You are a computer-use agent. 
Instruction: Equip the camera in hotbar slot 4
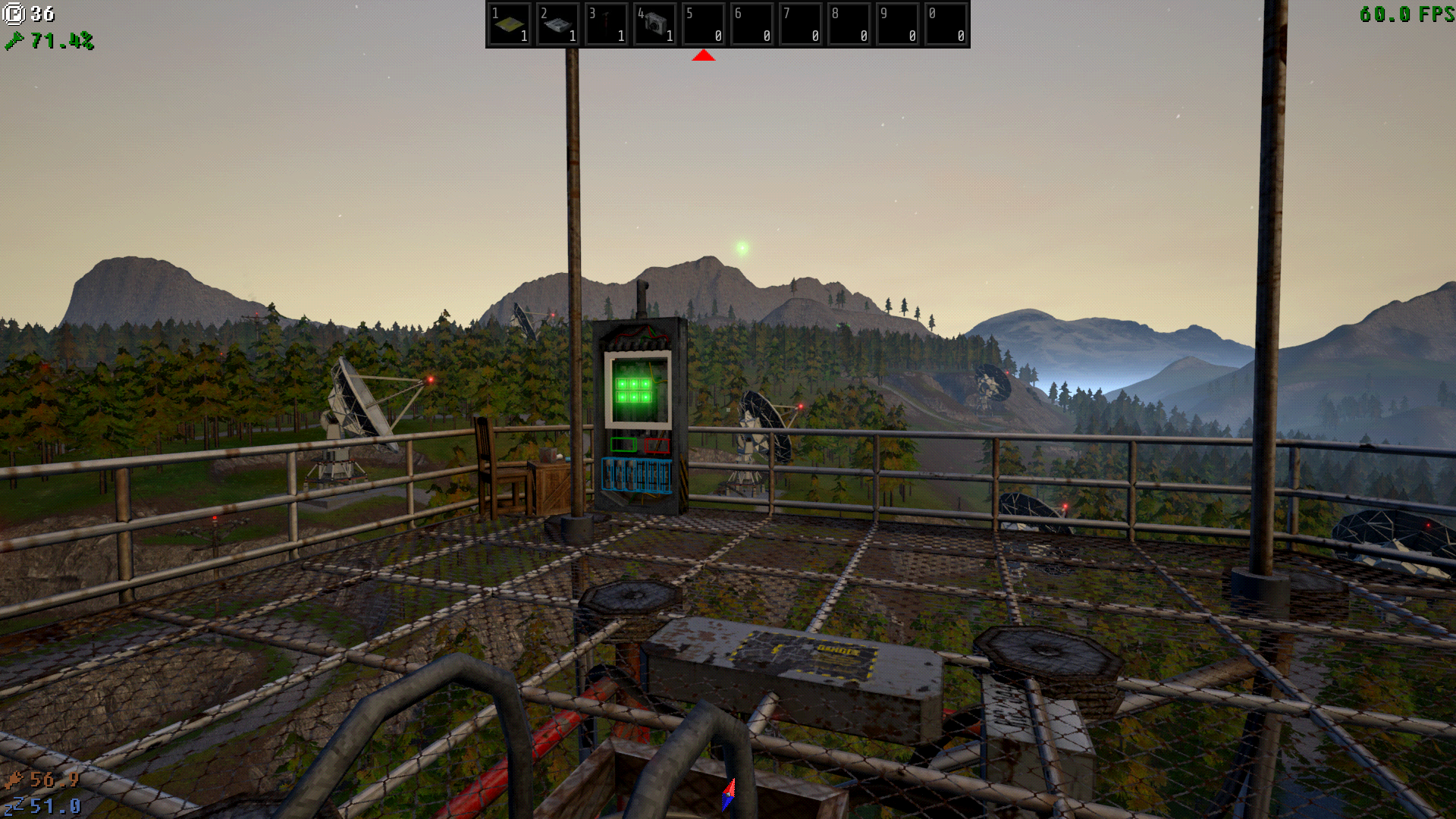pyautogui.click(x=655, y=24)
